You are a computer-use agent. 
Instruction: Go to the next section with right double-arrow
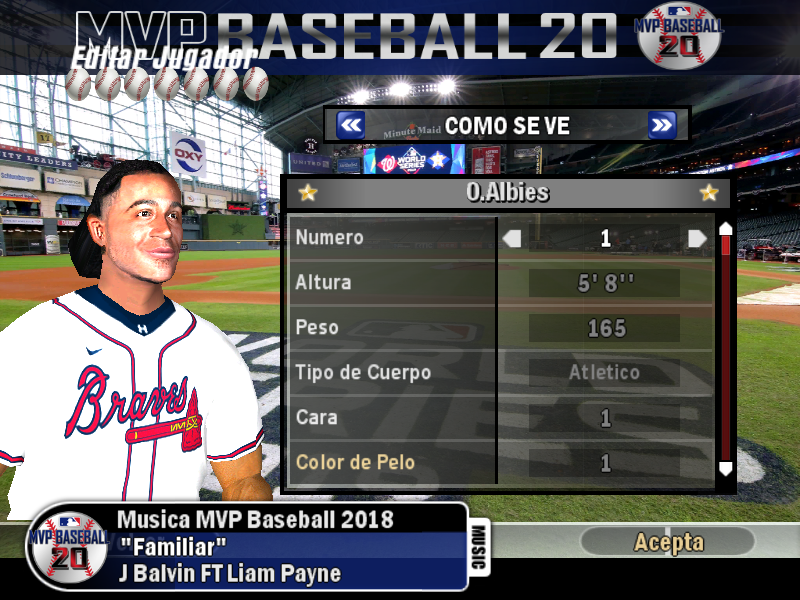[661, 125]
